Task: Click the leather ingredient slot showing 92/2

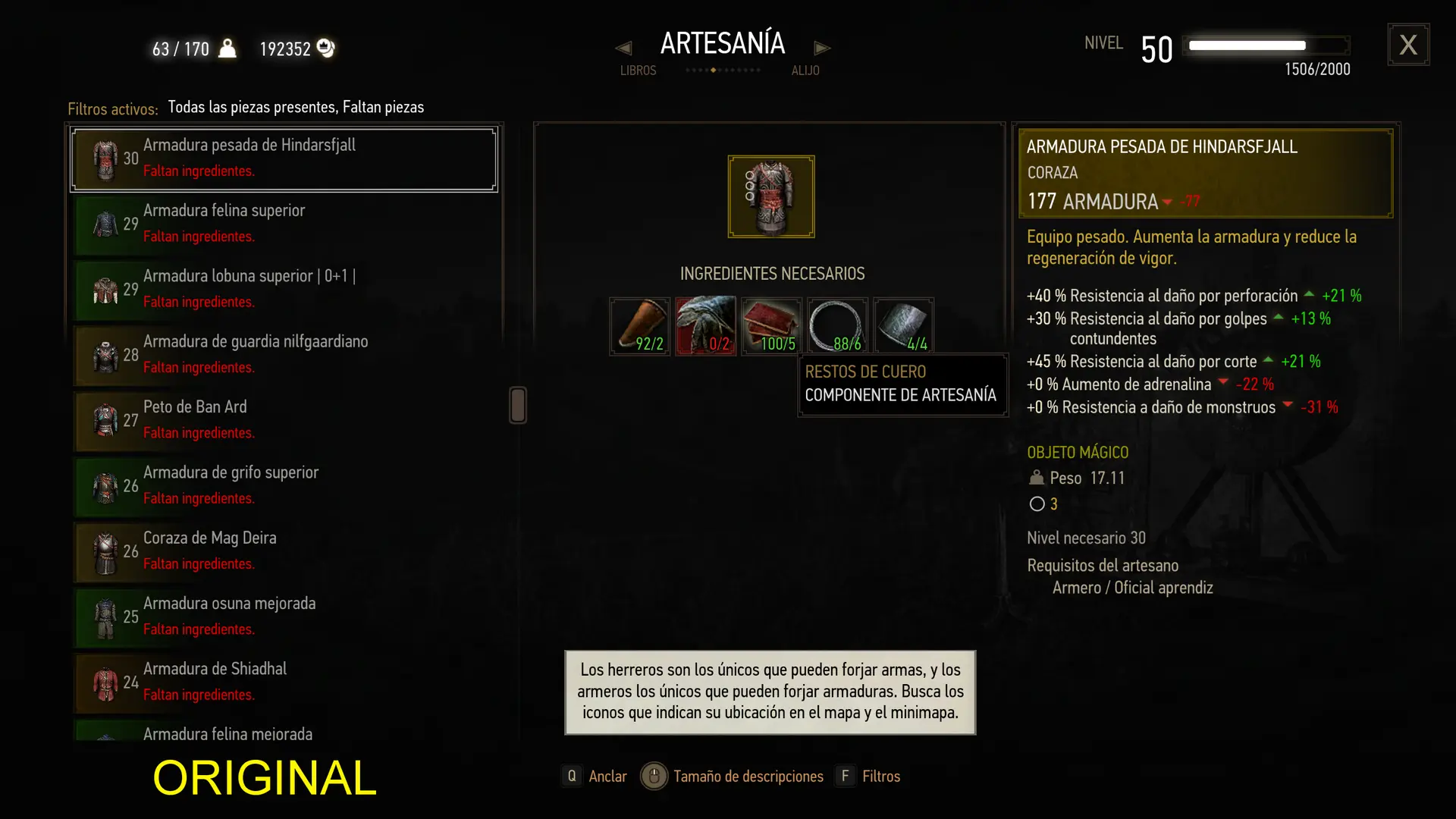Action: (x=640, y=326)
